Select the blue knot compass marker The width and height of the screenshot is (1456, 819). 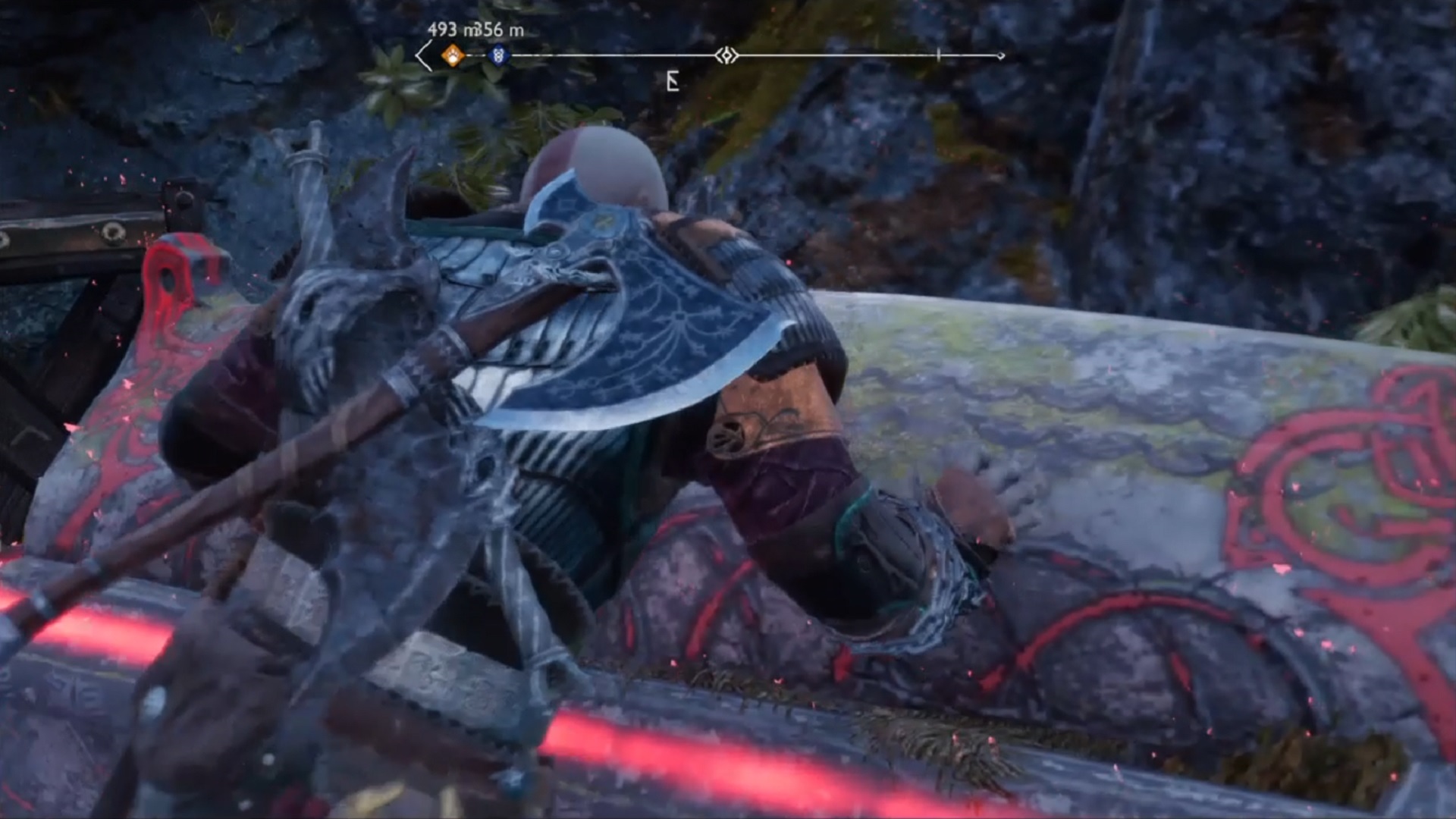click(498, 55)
